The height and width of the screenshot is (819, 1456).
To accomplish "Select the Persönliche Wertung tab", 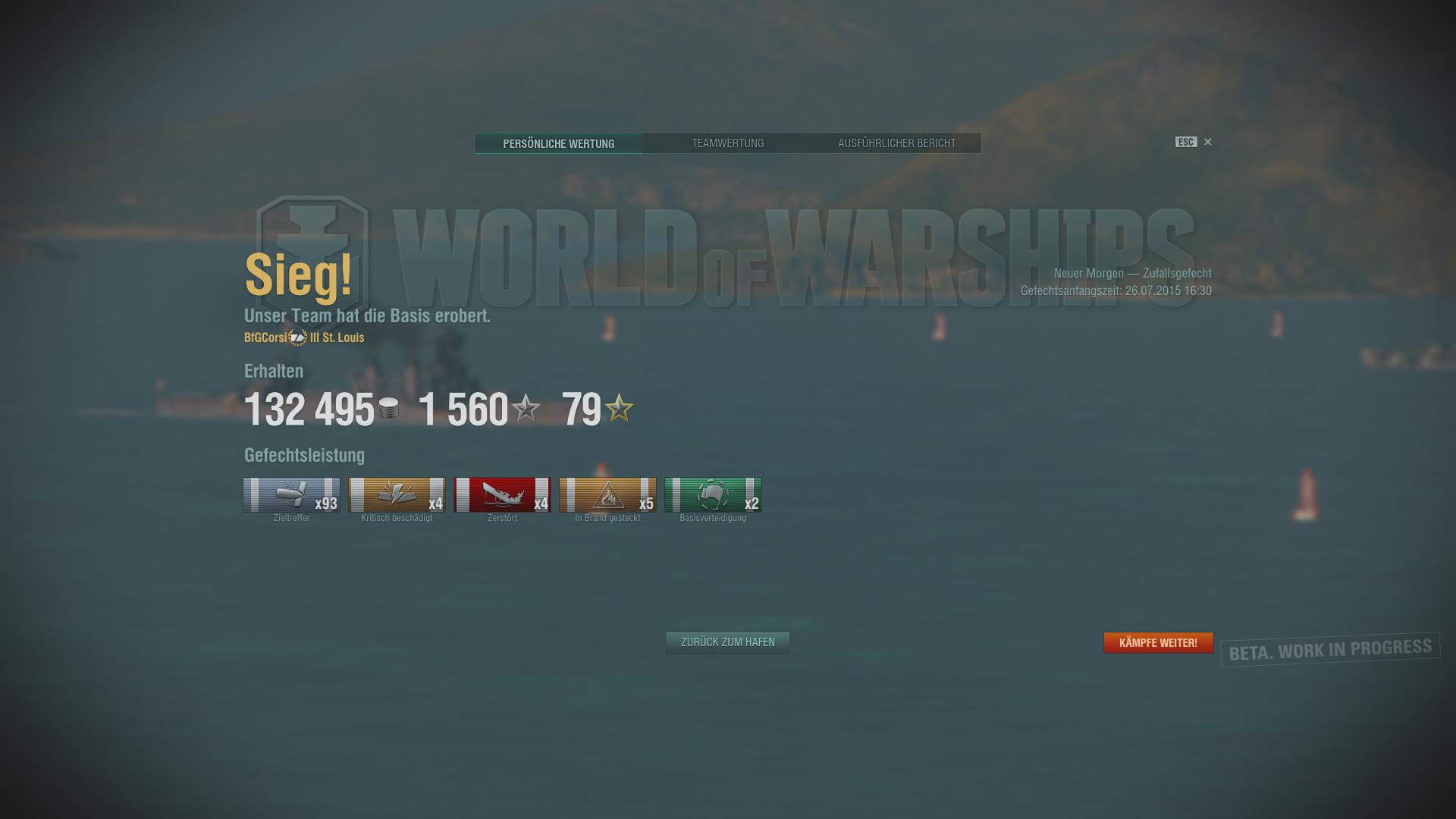I will coord(558,143).
